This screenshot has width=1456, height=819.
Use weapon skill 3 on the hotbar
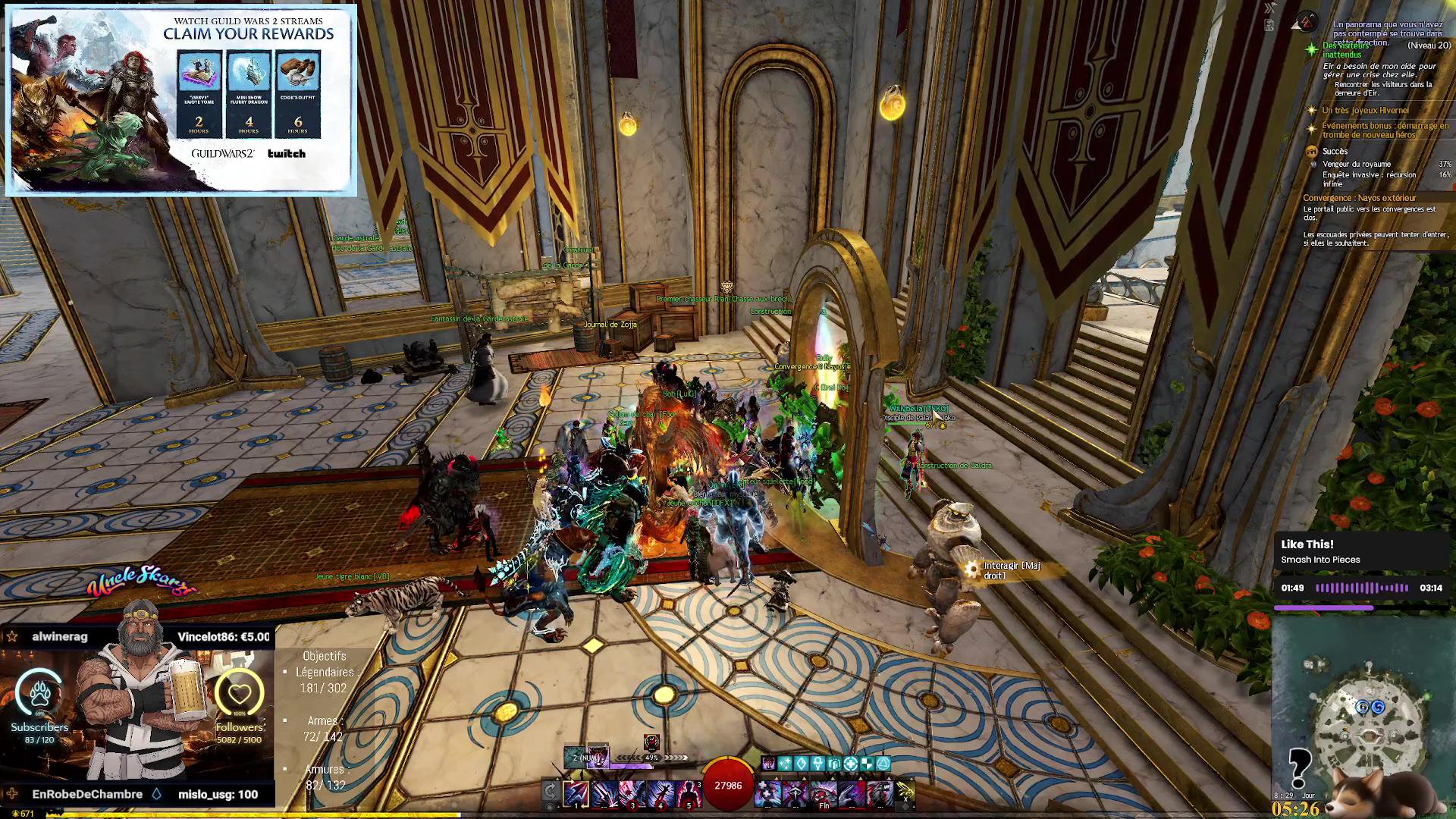pos(632,793)
